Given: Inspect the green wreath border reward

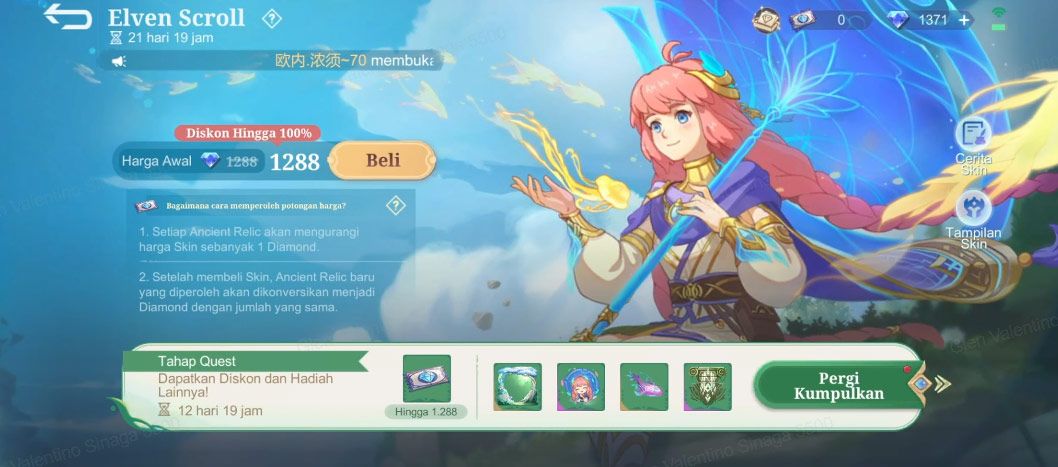Looking at the screenshot, I should click(517, 386).
